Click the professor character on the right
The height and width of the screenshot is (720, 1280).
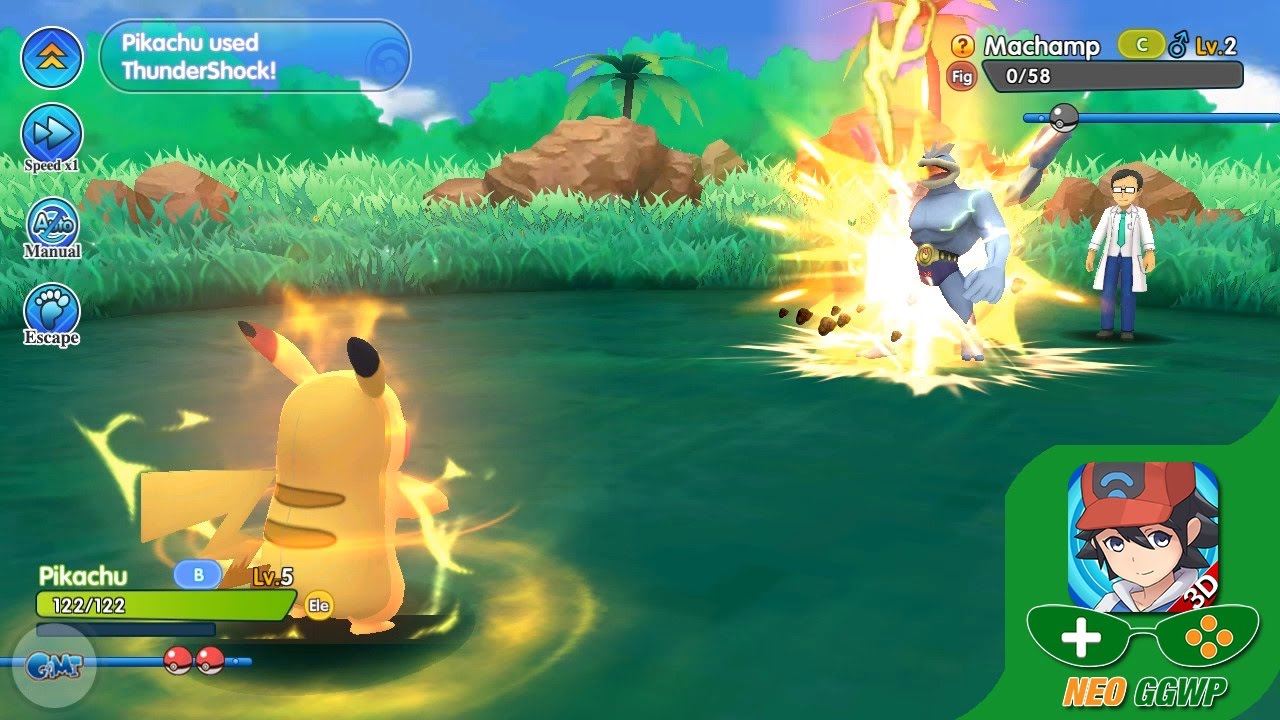tap(1123, 235)
